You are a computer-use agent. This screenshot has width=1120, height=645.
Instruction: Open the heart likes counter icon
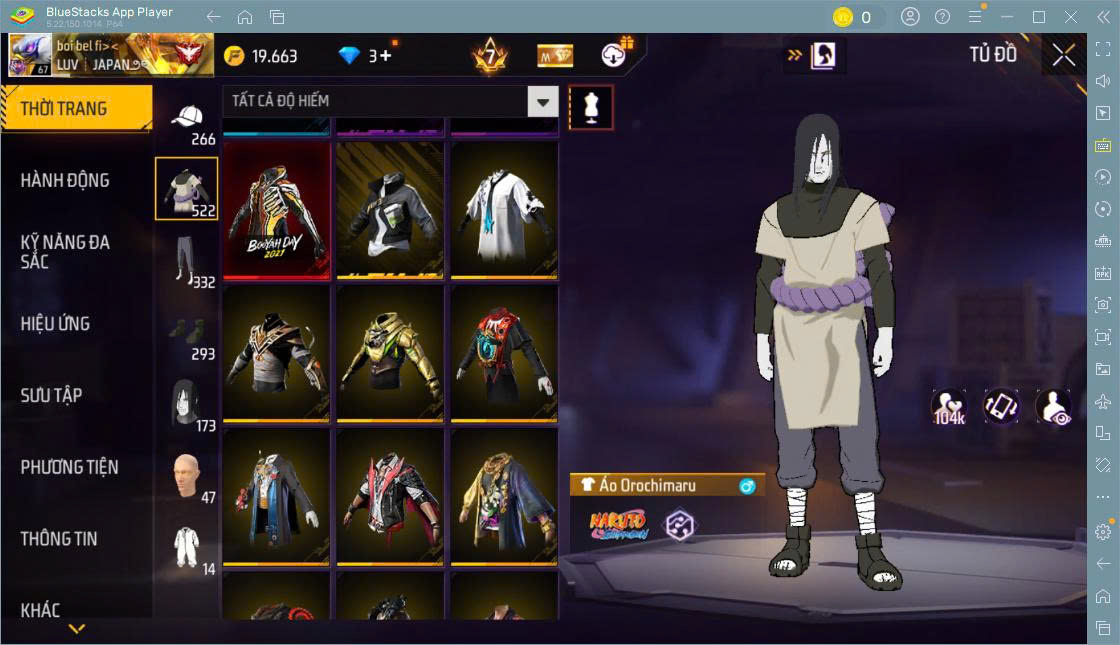(x=948, y=407)
